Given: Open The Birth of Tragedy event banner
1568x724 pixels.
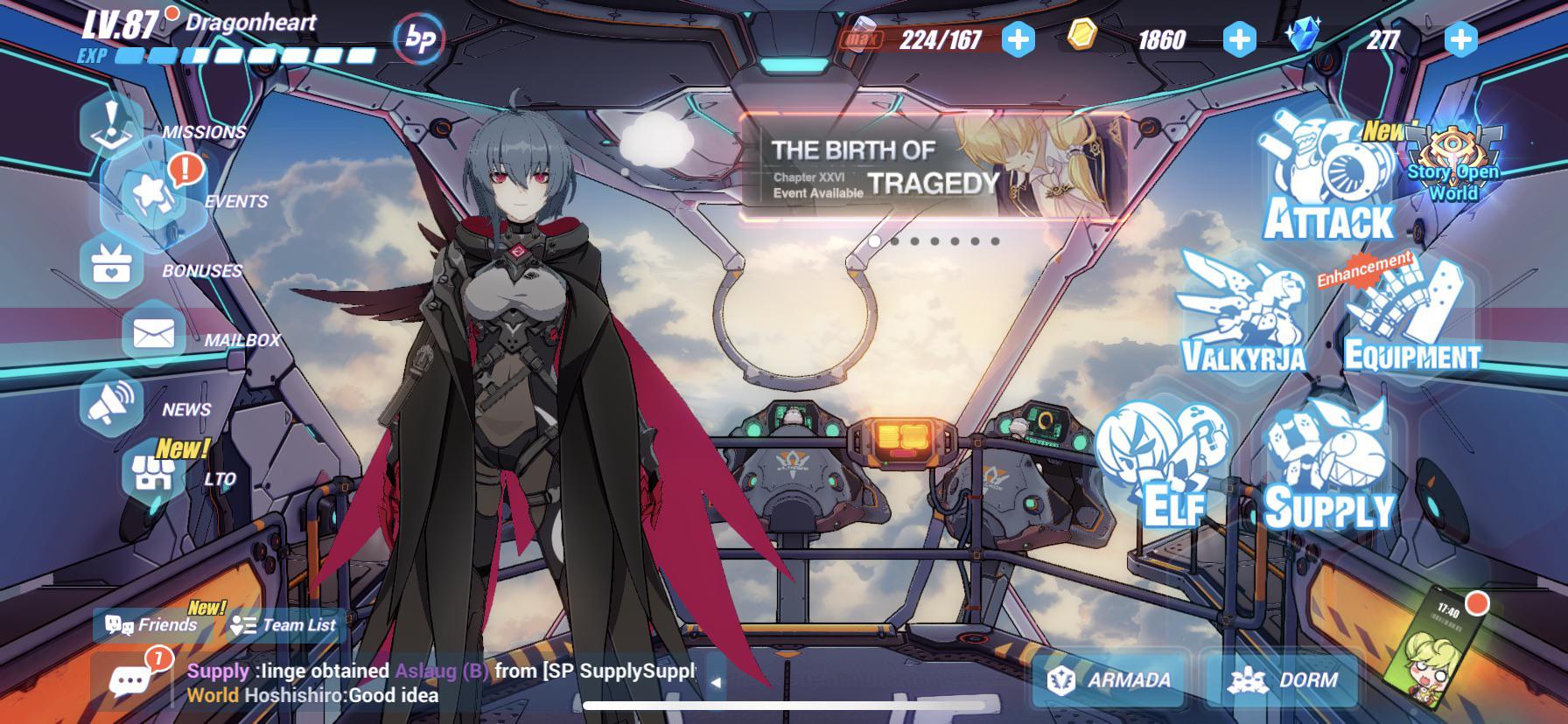Looking at the screenshot, I should (x=932, y=168).
